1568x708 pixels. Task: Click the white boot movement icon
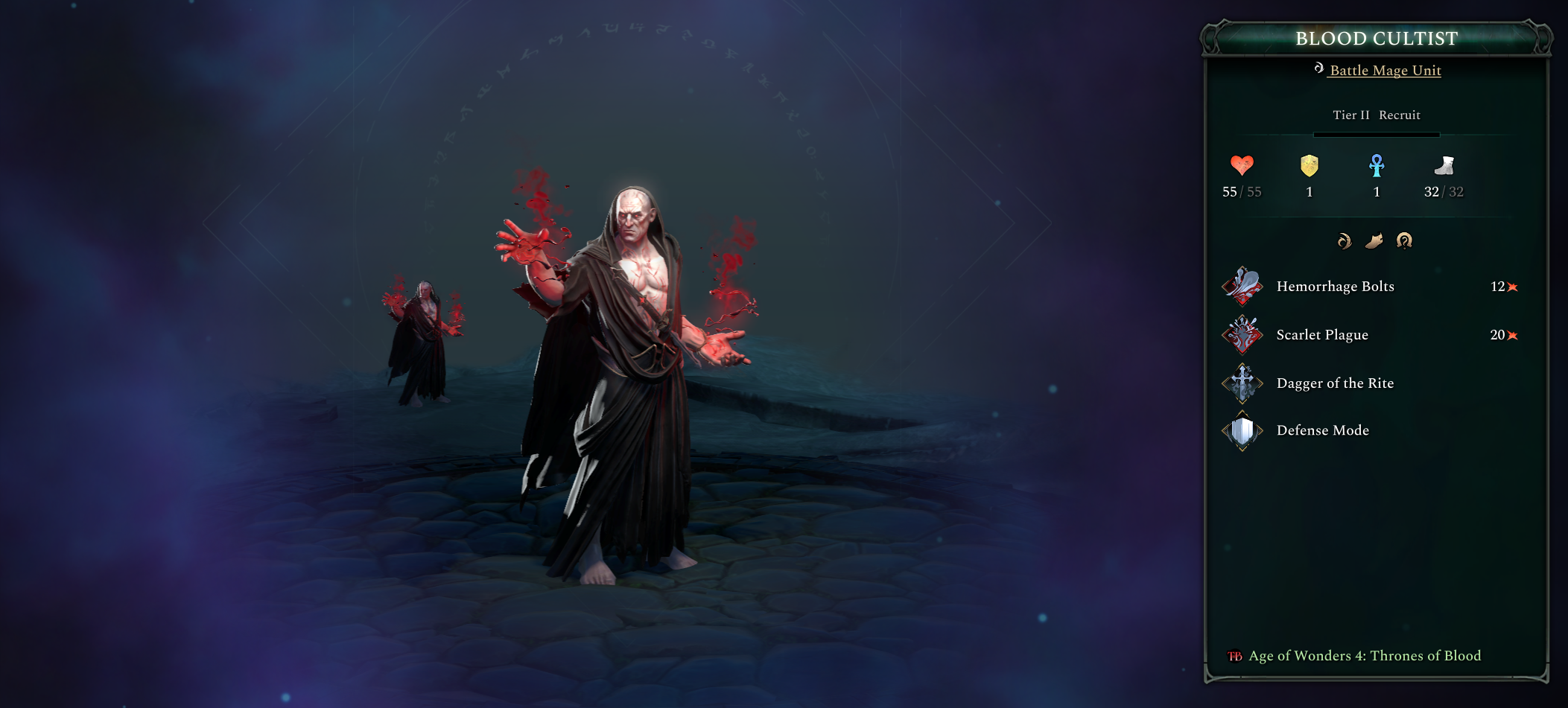pos(1444,167)
